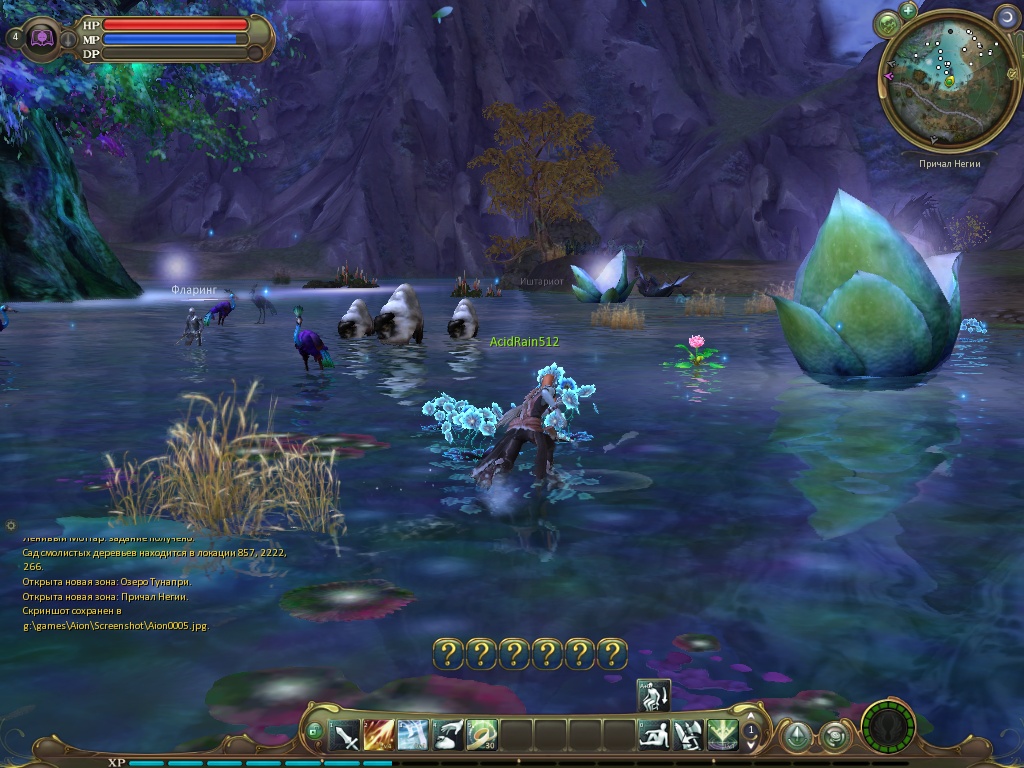Use the winged flight skill icon

pyautogui.click(x=688, y=736)
